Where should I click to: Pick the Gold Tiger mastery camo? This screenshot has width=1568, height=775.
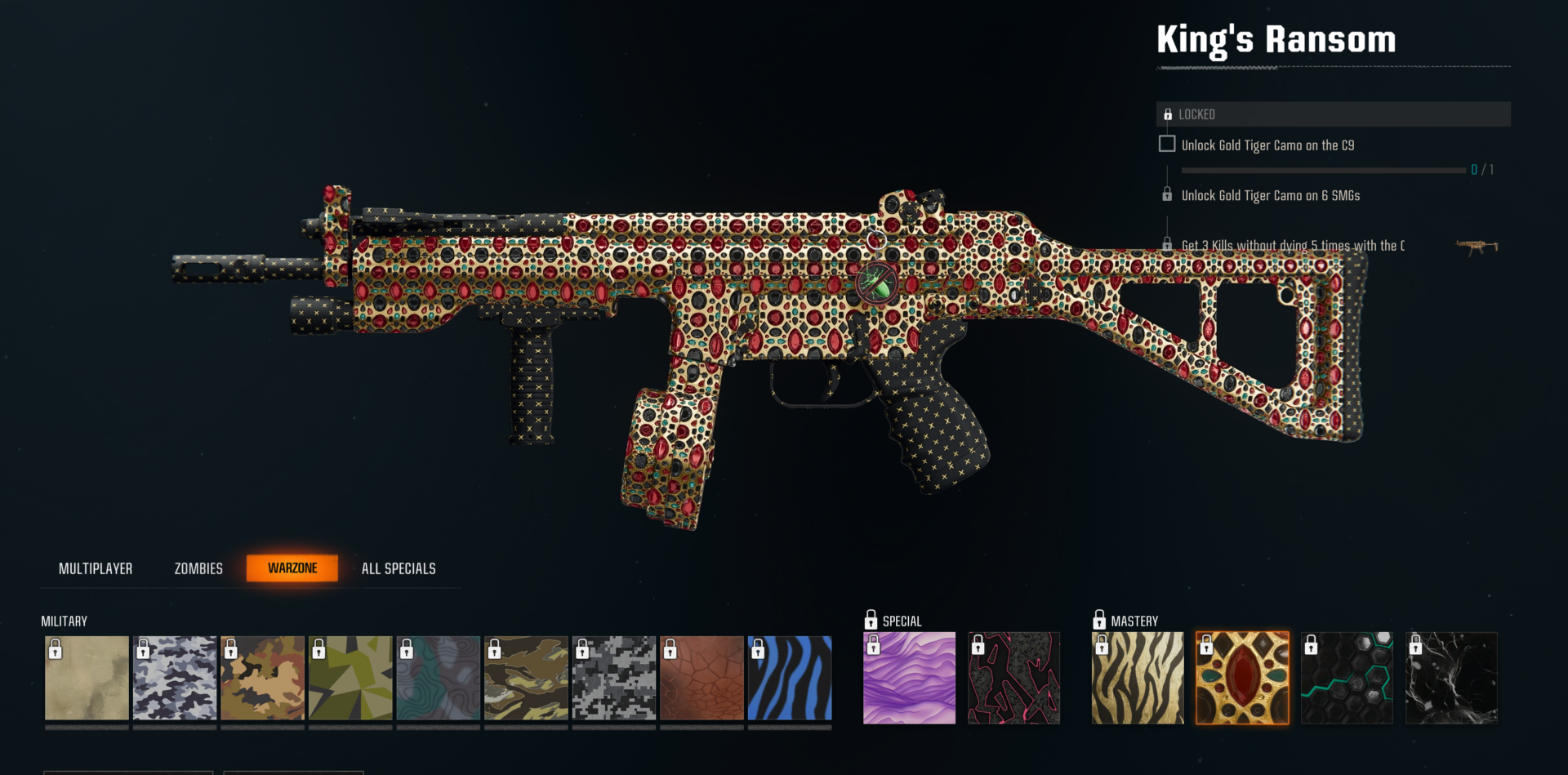click(x=1138, y=678)
